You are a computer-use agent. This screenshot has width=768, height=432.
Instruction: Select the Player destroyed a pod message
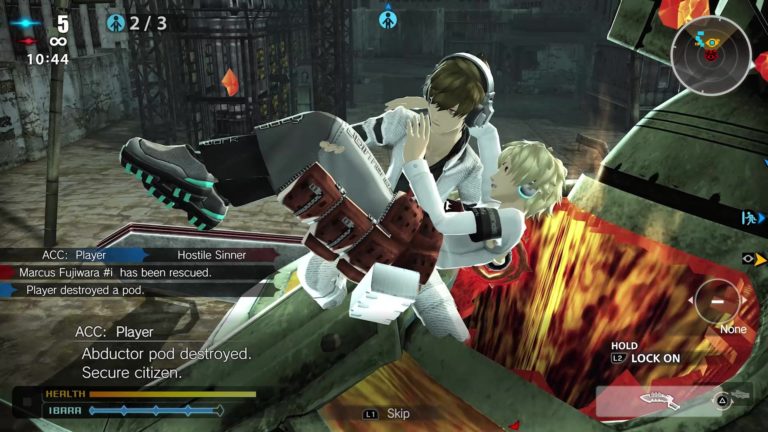pos(85,290)
